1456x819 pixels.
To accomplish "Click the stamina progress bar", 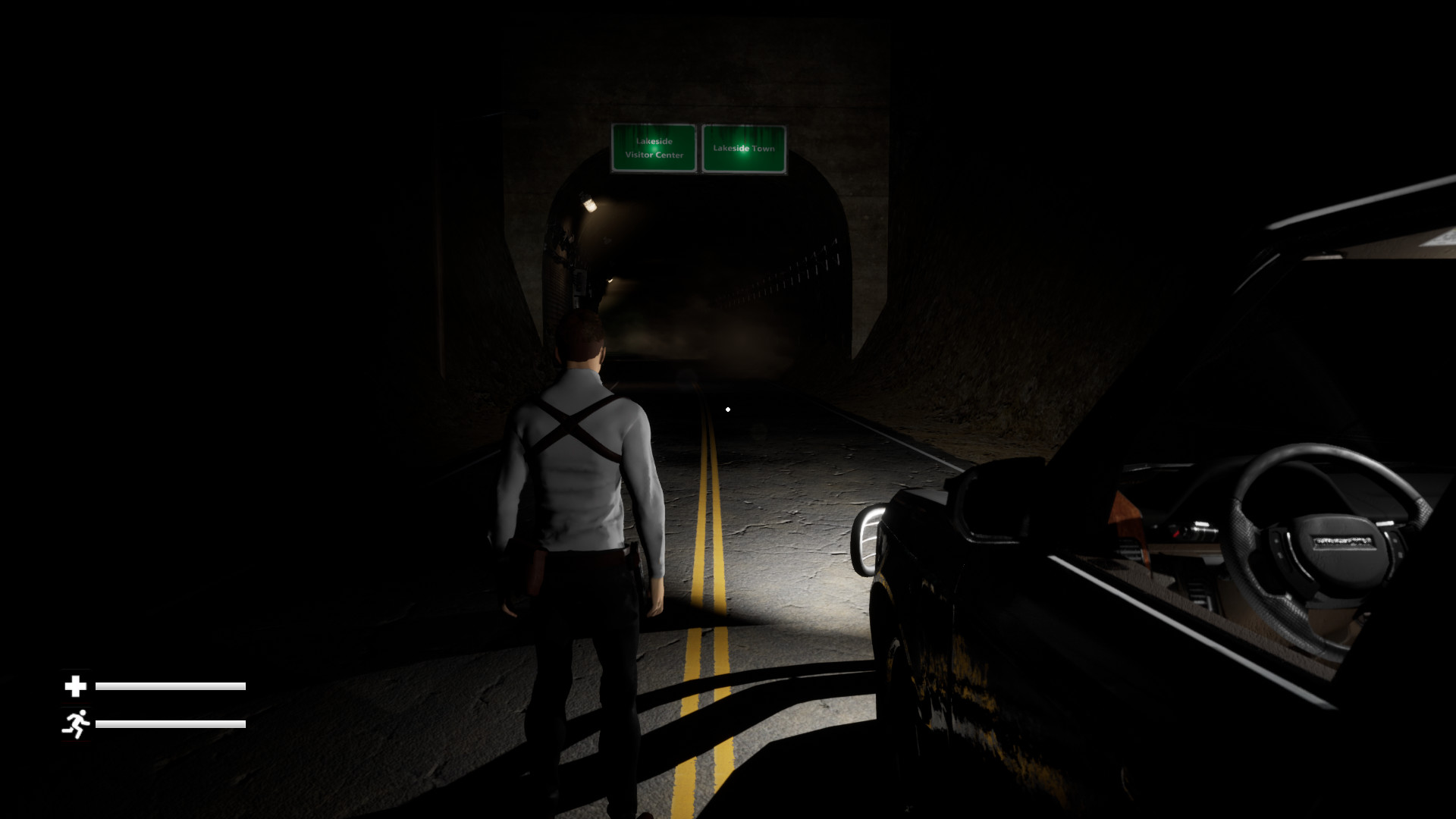I will [171, 723].
